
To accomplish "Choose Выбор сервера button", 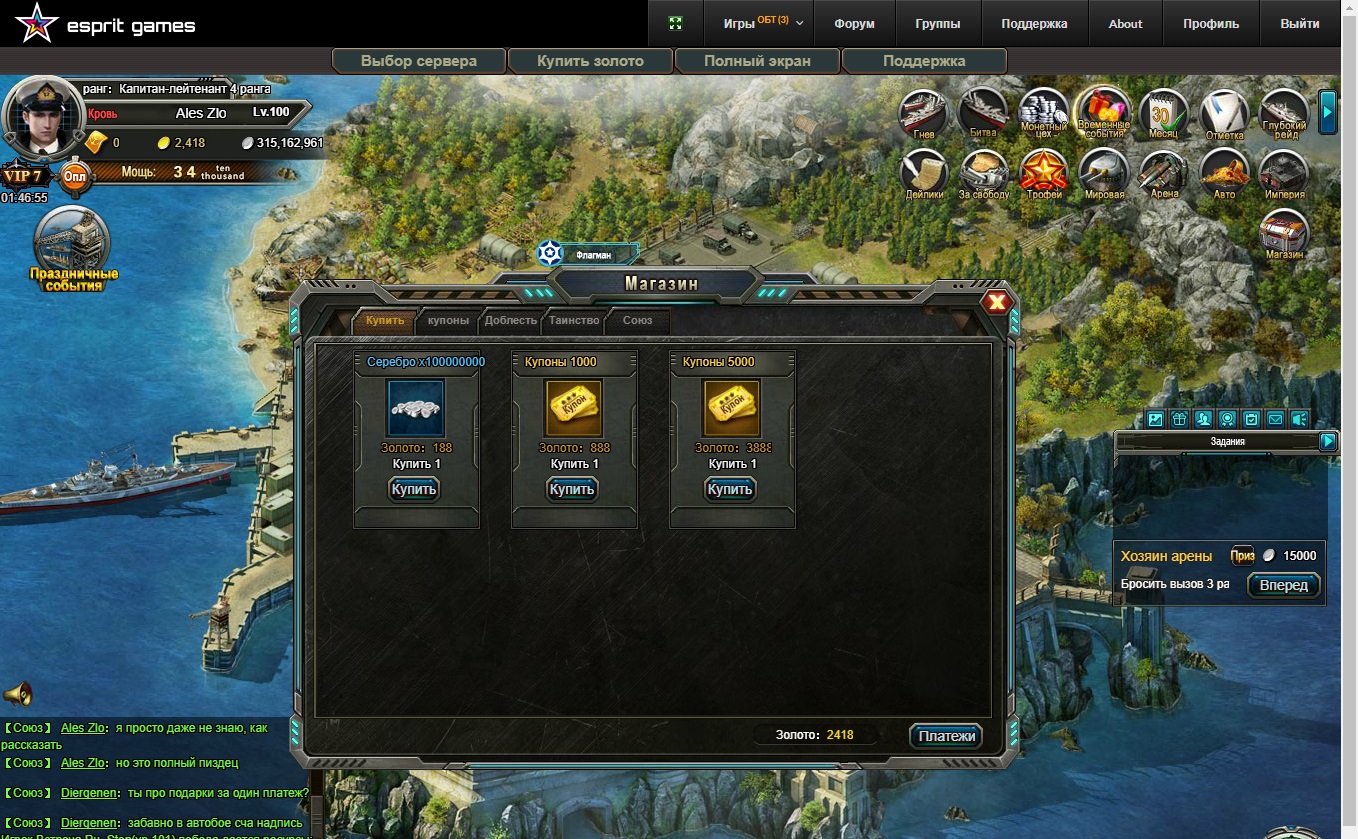I will (419, 61).
